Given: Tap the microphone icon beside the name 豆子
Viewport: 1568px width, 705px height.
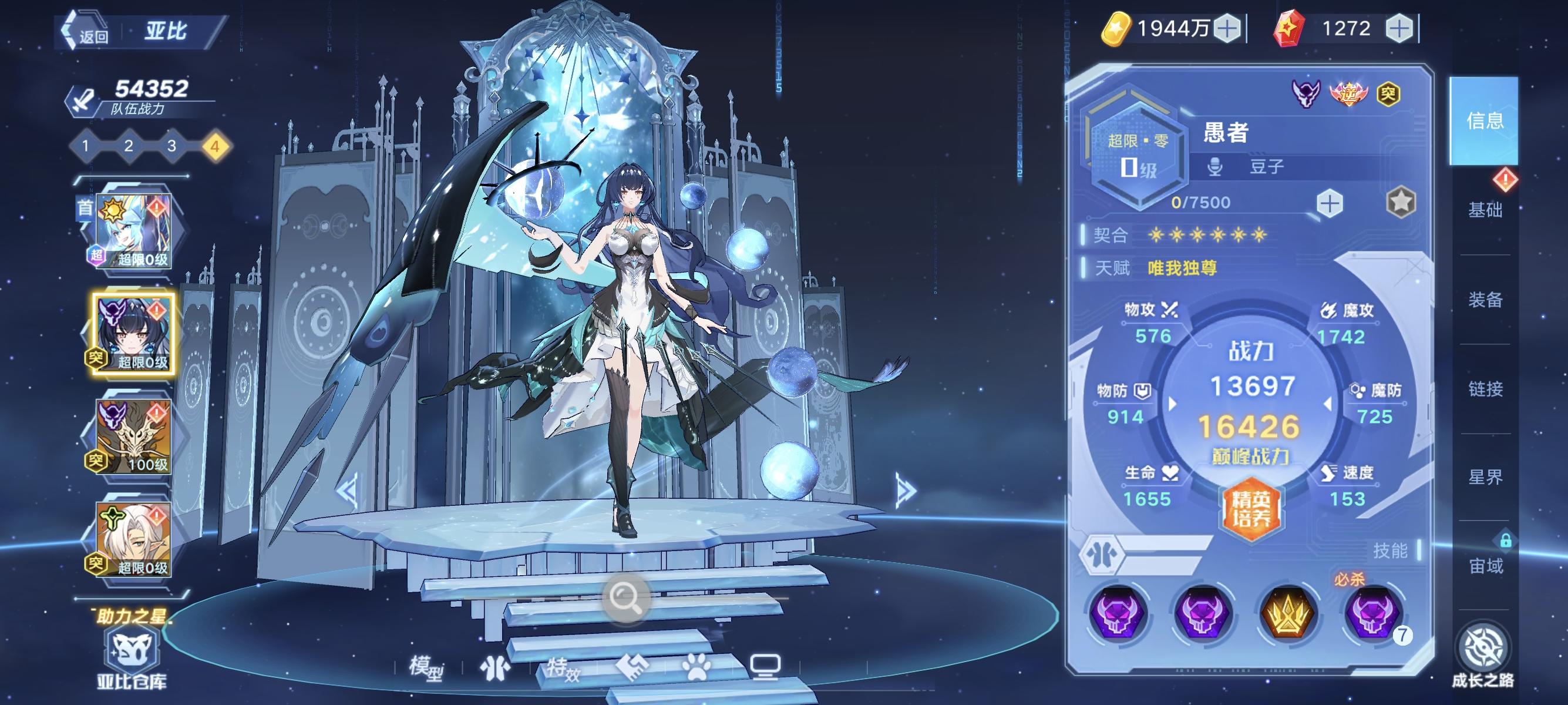Looking at the screenshot, I should click(1215, 167).
